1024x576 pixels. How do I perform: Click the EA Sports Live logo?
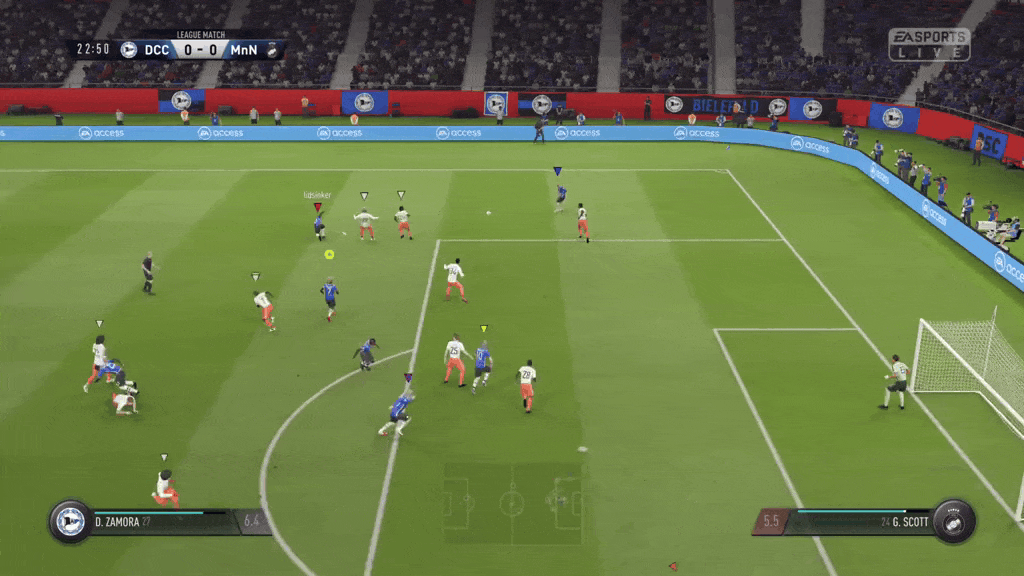click(x=929, y=44)
